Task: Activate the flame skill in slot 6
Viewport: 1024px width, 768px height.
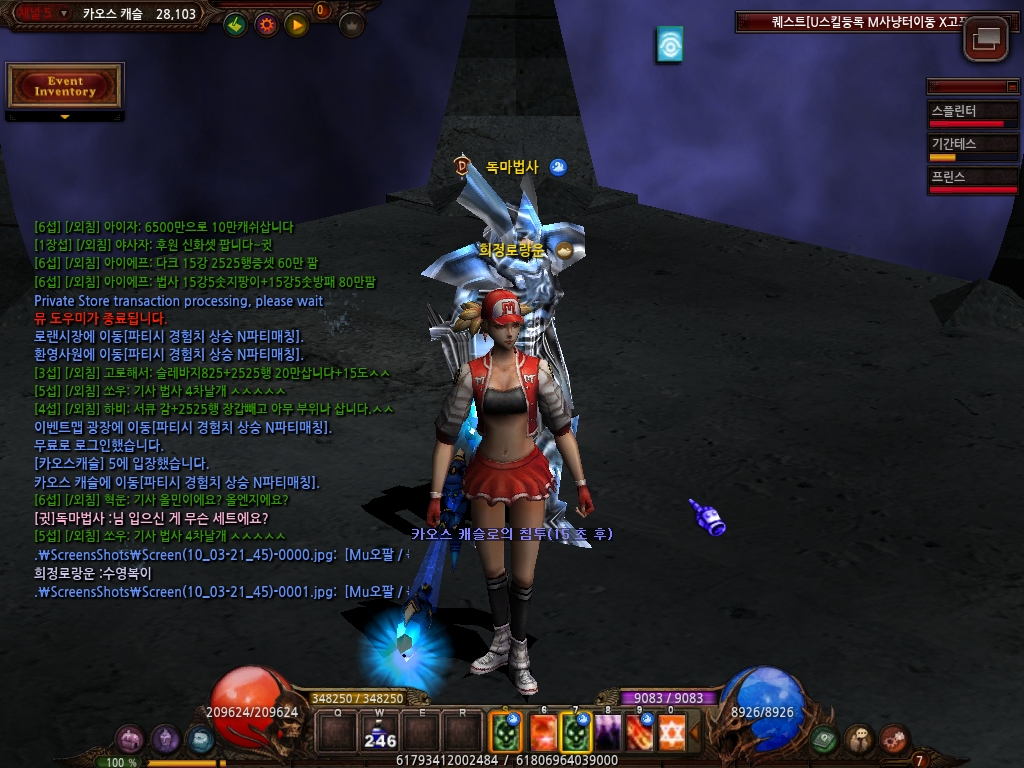Action: (x=543, y=733)
